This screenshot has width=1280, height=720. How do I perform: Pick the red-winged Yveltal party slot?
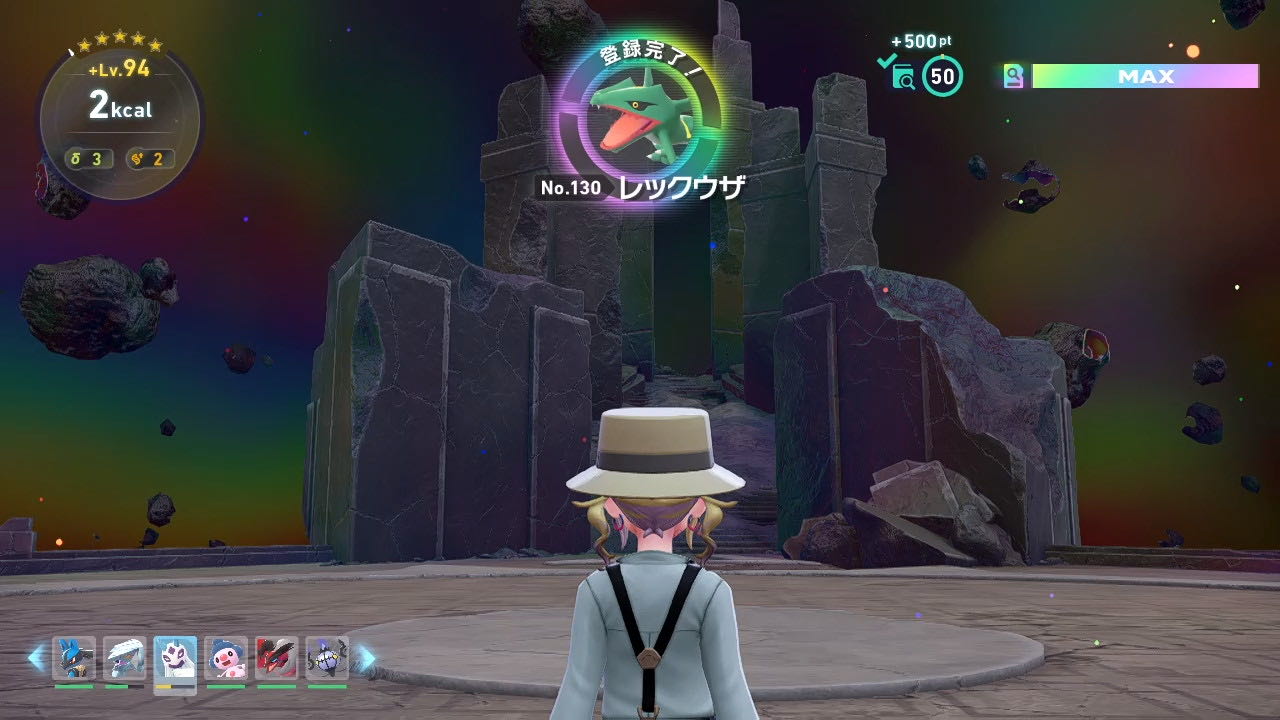(x=276, y=658)
